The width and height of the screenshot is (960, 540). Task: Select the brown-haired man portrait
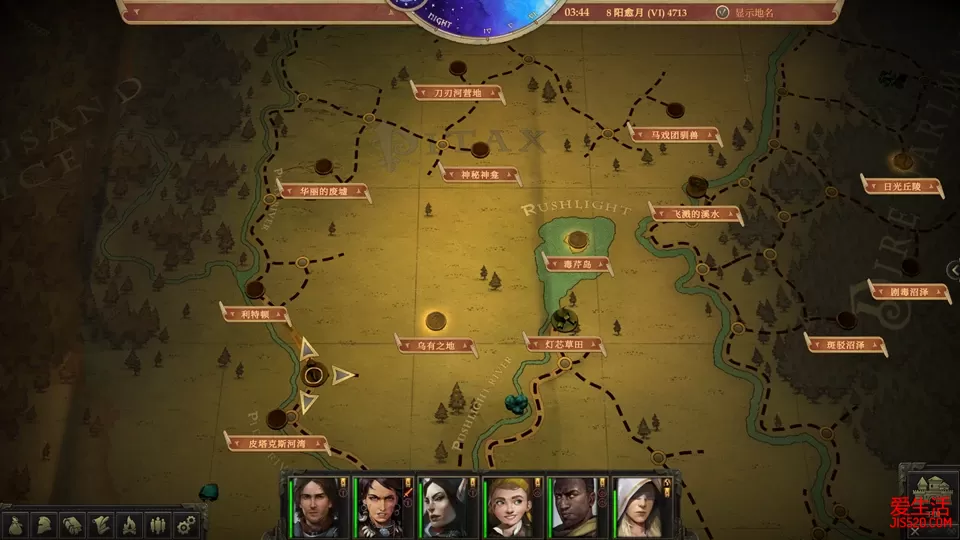tap(316, 507)
